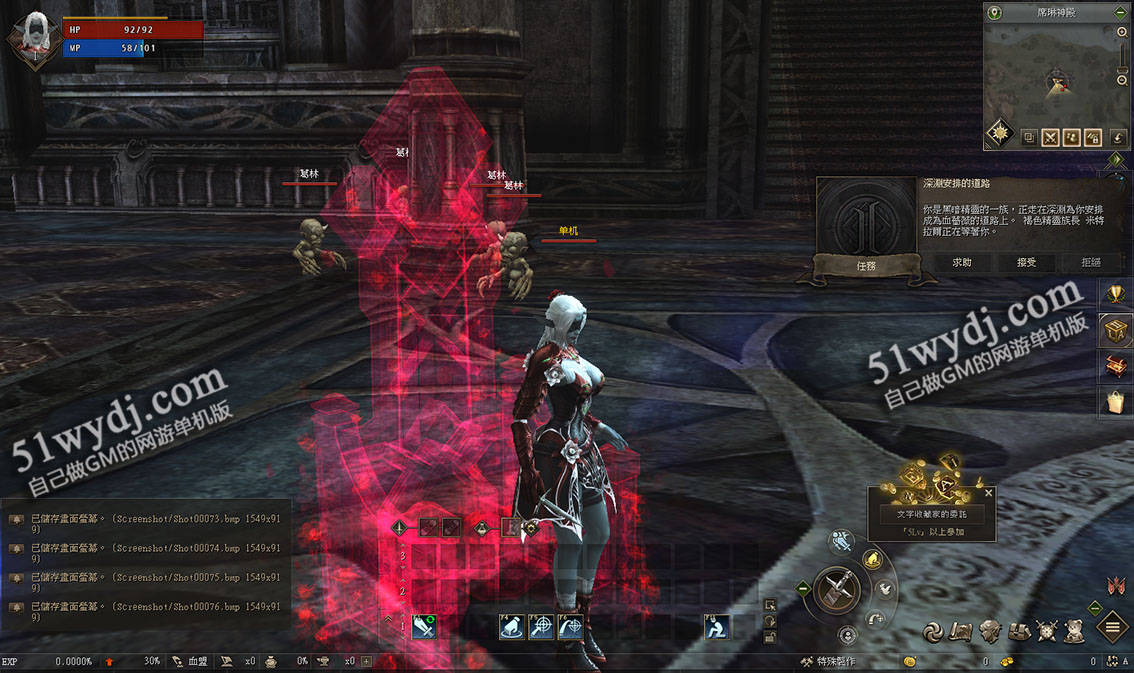Zoom in the minimap with the plus magnifier
This screenshot has width=1134, height=673.
click(1123, 33)
